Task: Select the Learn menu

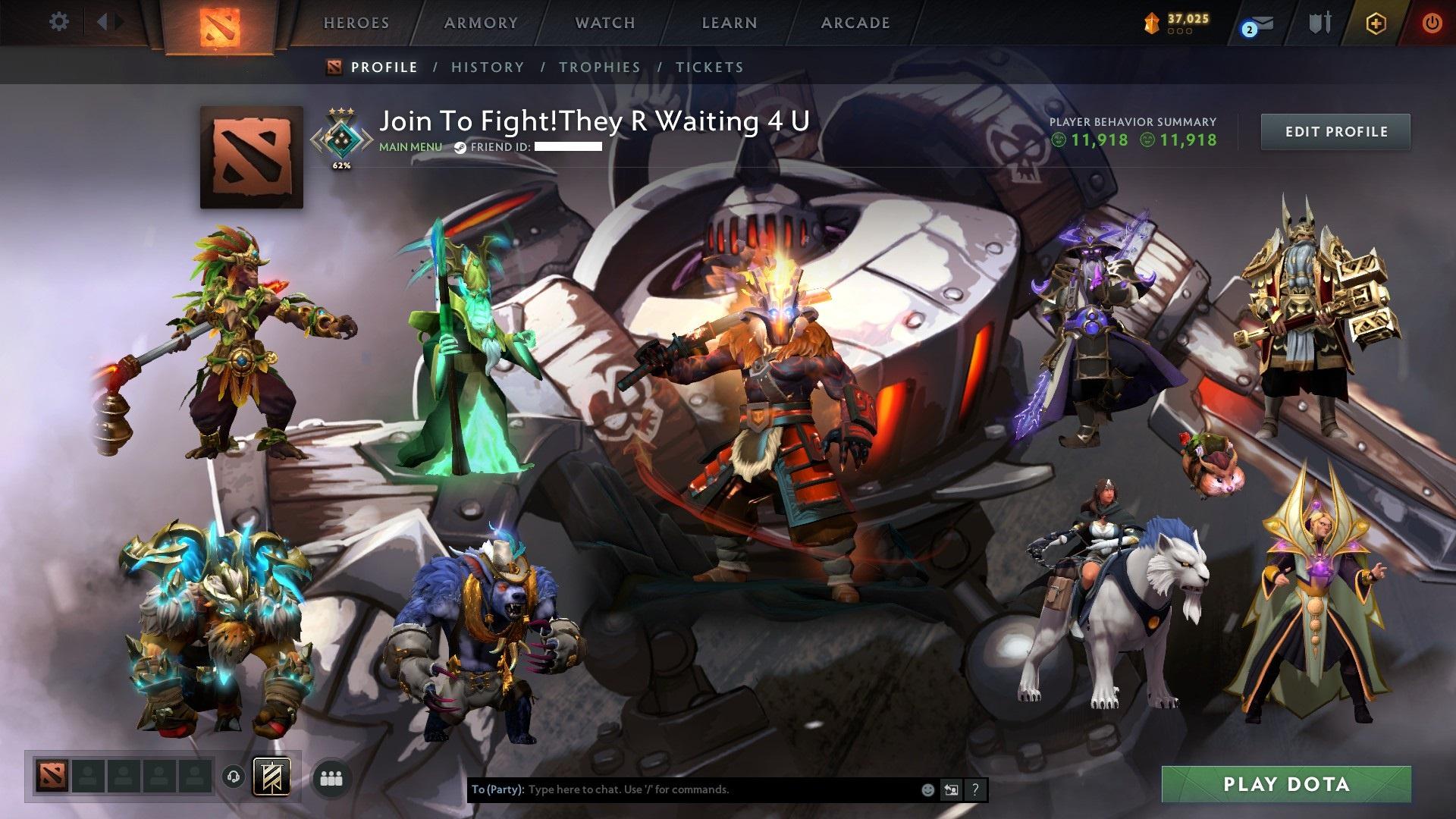Action: click(730, 23)
